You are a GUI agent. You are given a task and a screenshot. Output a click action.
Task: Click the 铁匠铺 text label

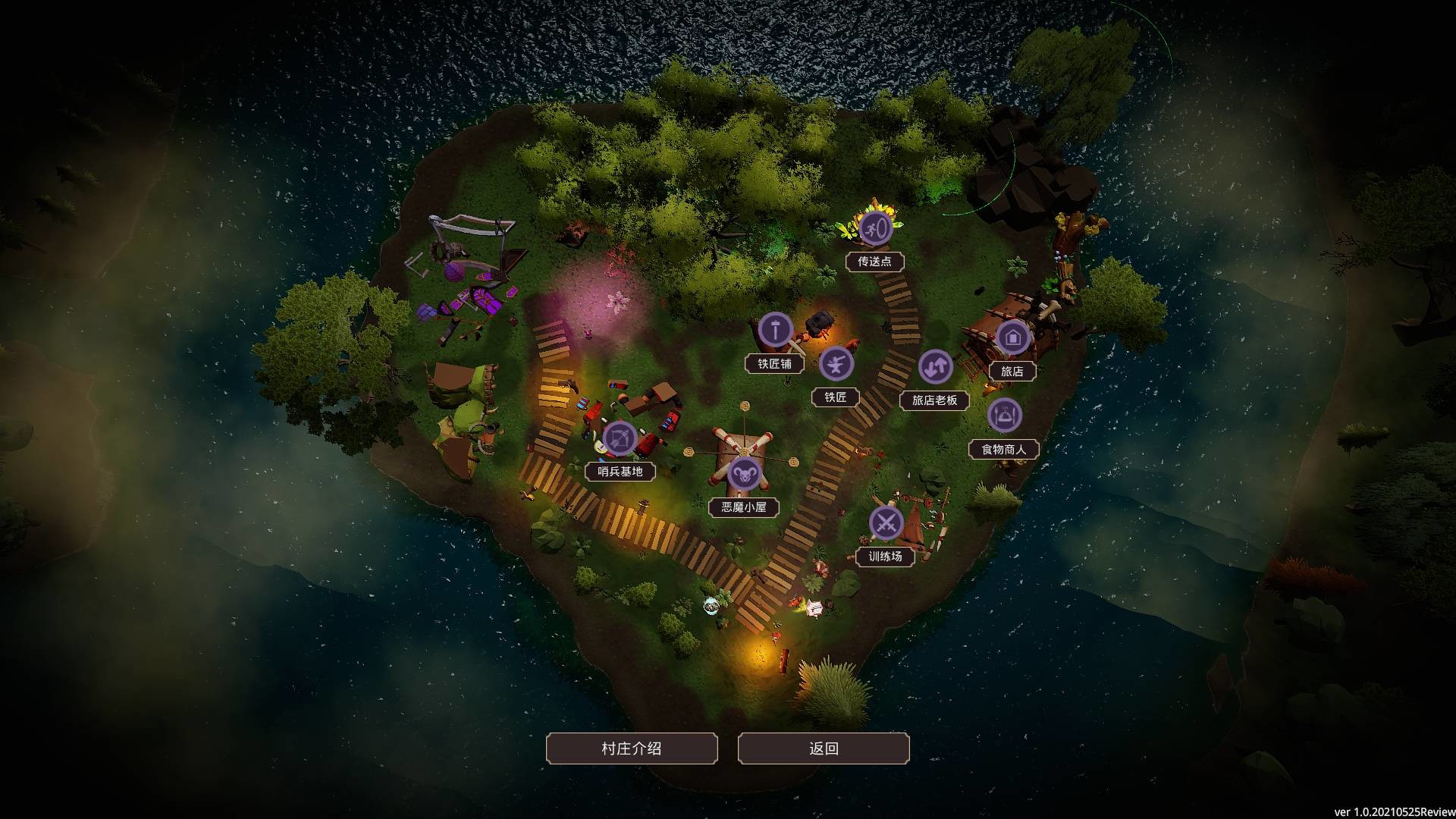[774, 364]
